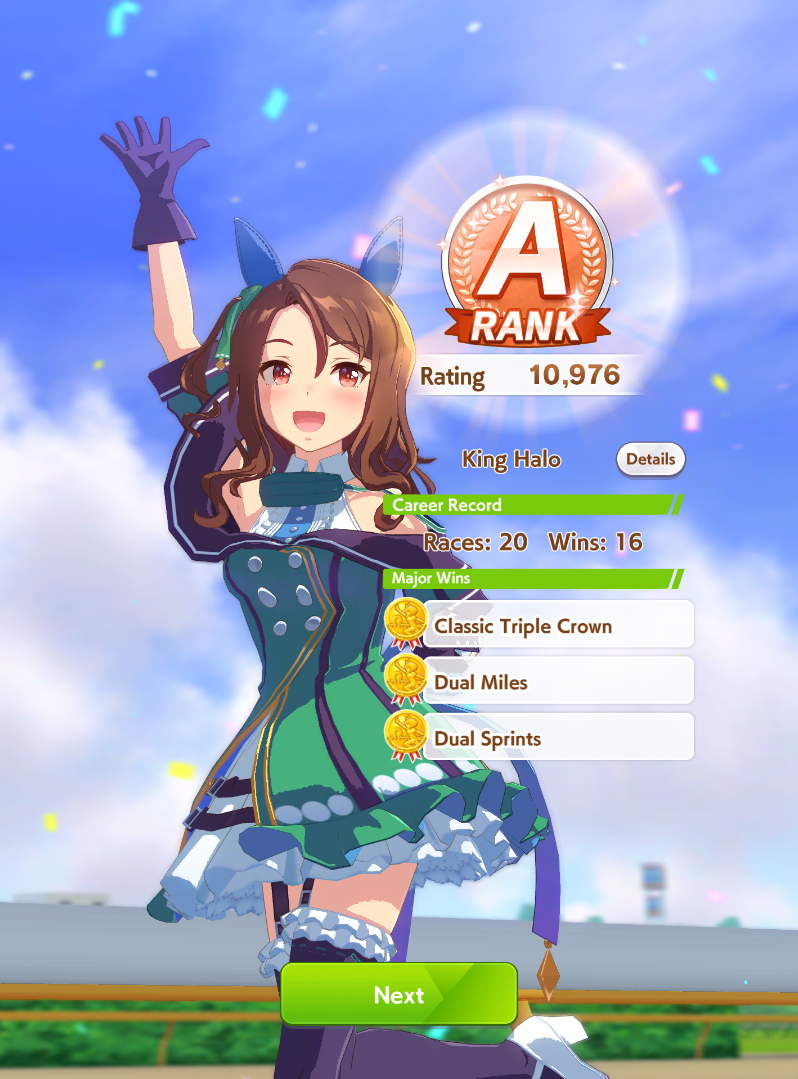The width and height of the screenshot is (798, 1079).
Task: Open King Halo's Details
Action: (650, 460)
